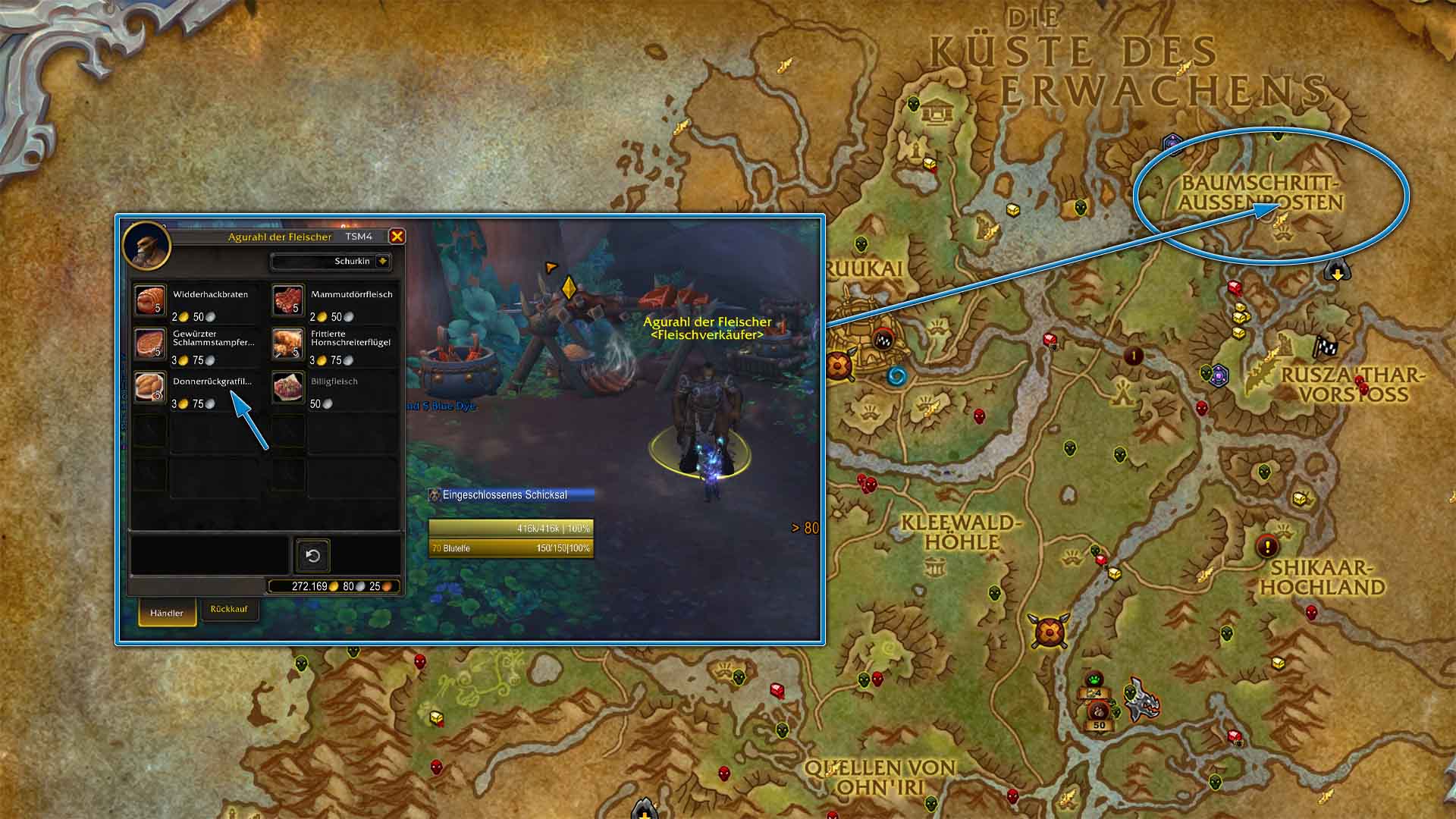Select the Händler tab
This screenshot has height=819, width=1456.
pos(167,614)
